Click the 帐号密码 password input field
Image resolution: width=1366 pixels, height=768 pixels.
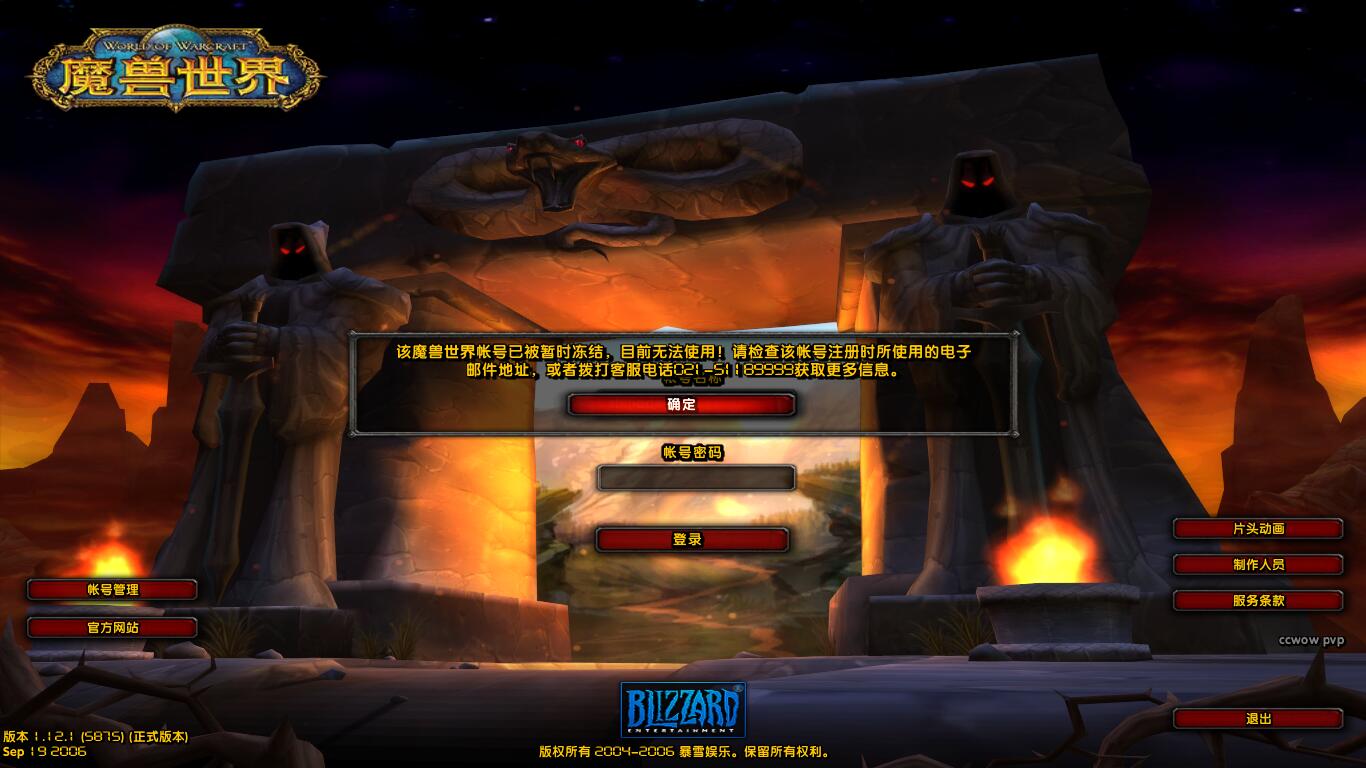pos(696,478)
